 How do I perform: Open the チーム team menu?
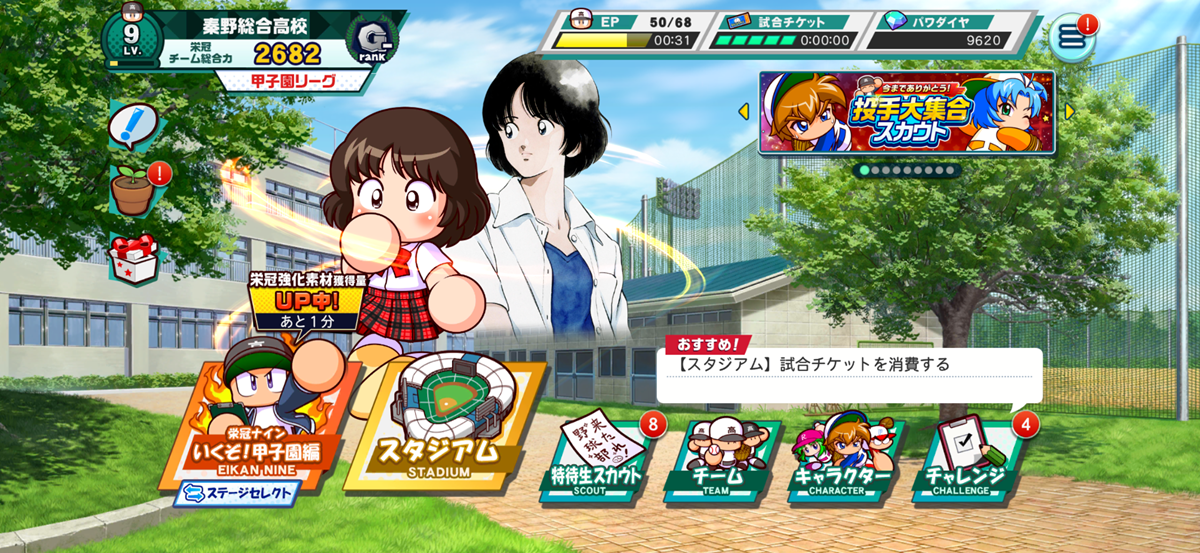716,460
